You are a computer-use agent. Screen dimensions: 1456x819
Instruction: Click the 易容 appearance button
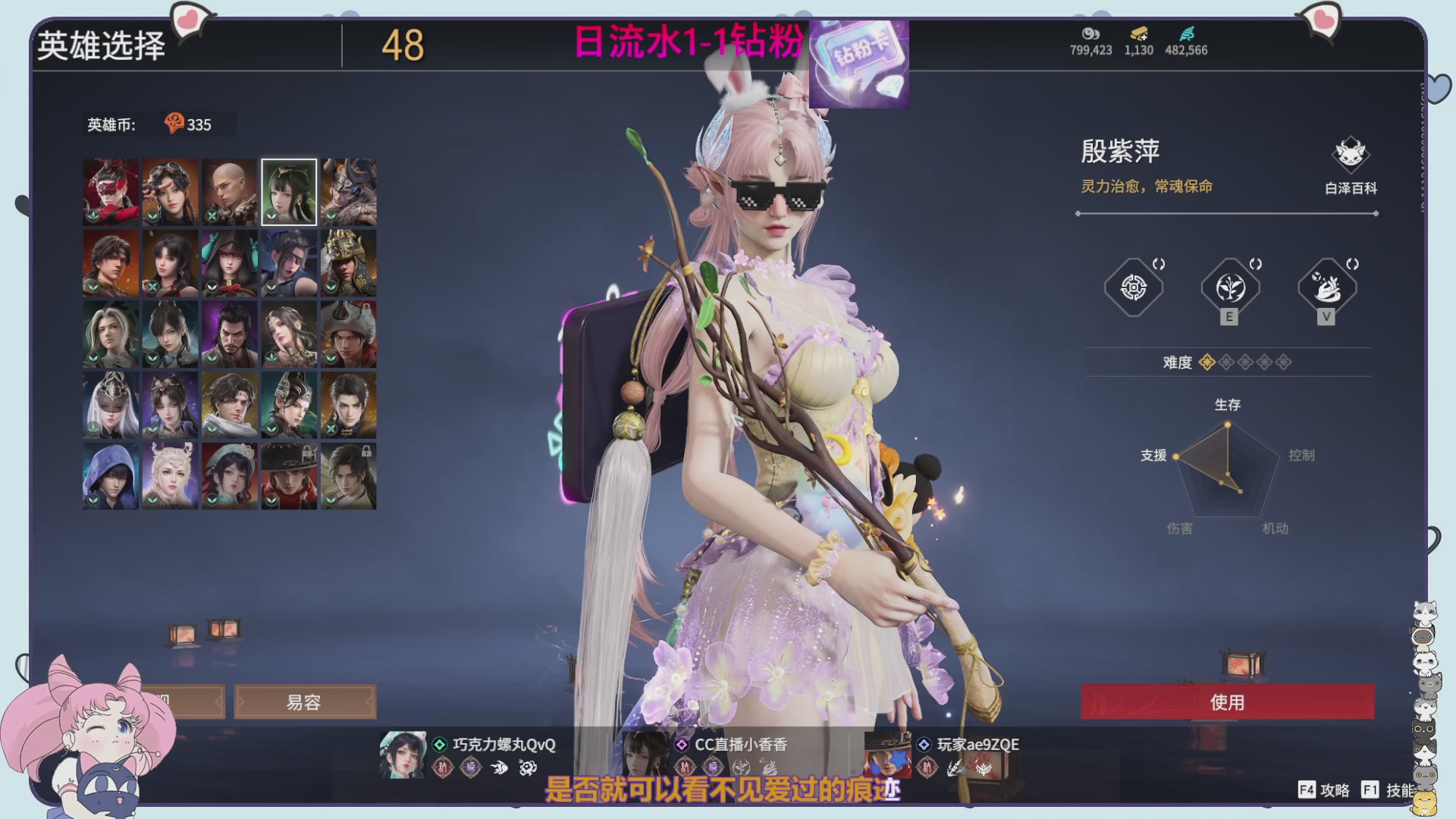pyautogui.click(x=306, y=701)
